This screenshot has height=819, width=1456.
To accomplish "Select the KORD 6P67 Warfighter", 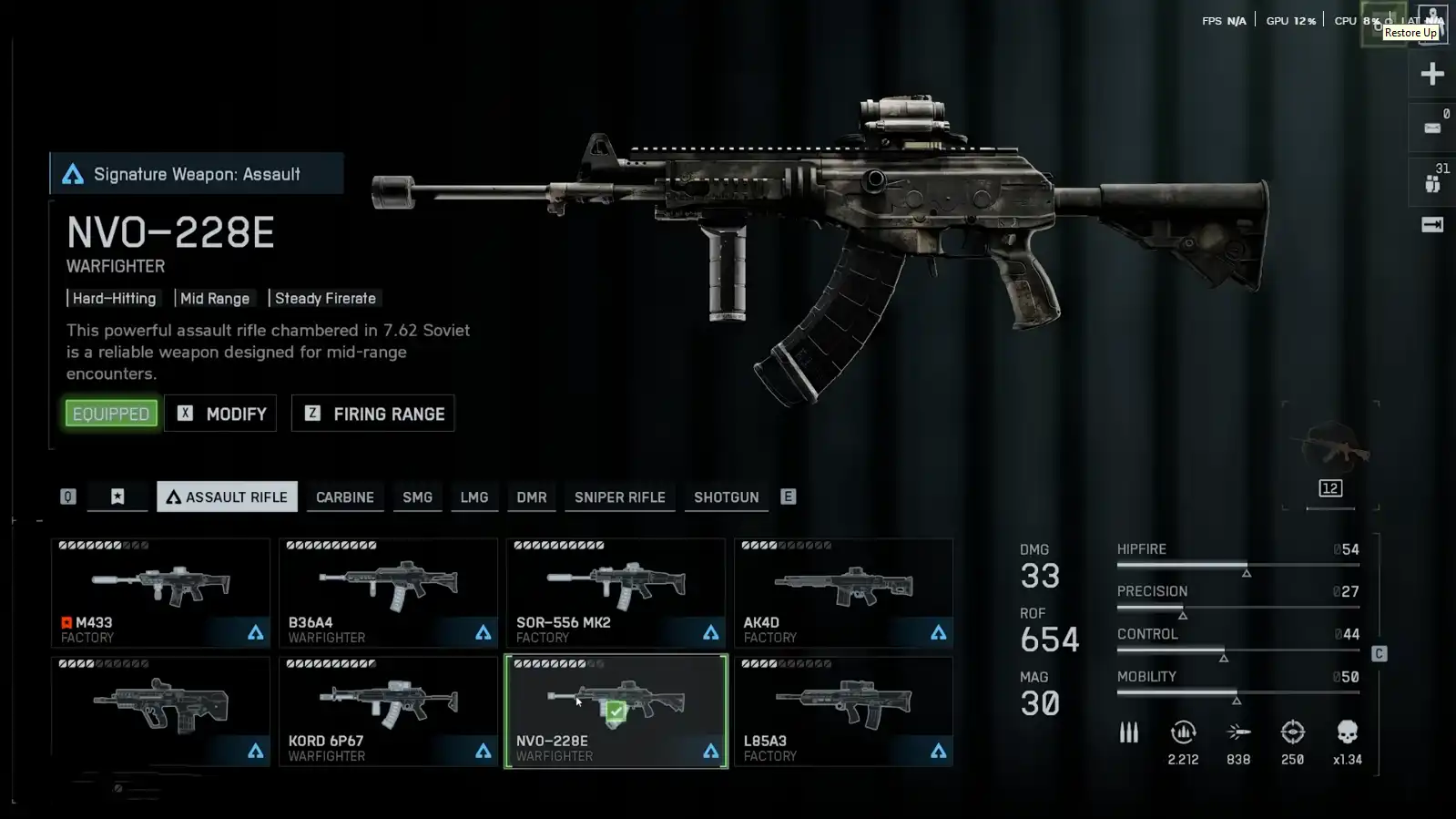I will (388, 711).
